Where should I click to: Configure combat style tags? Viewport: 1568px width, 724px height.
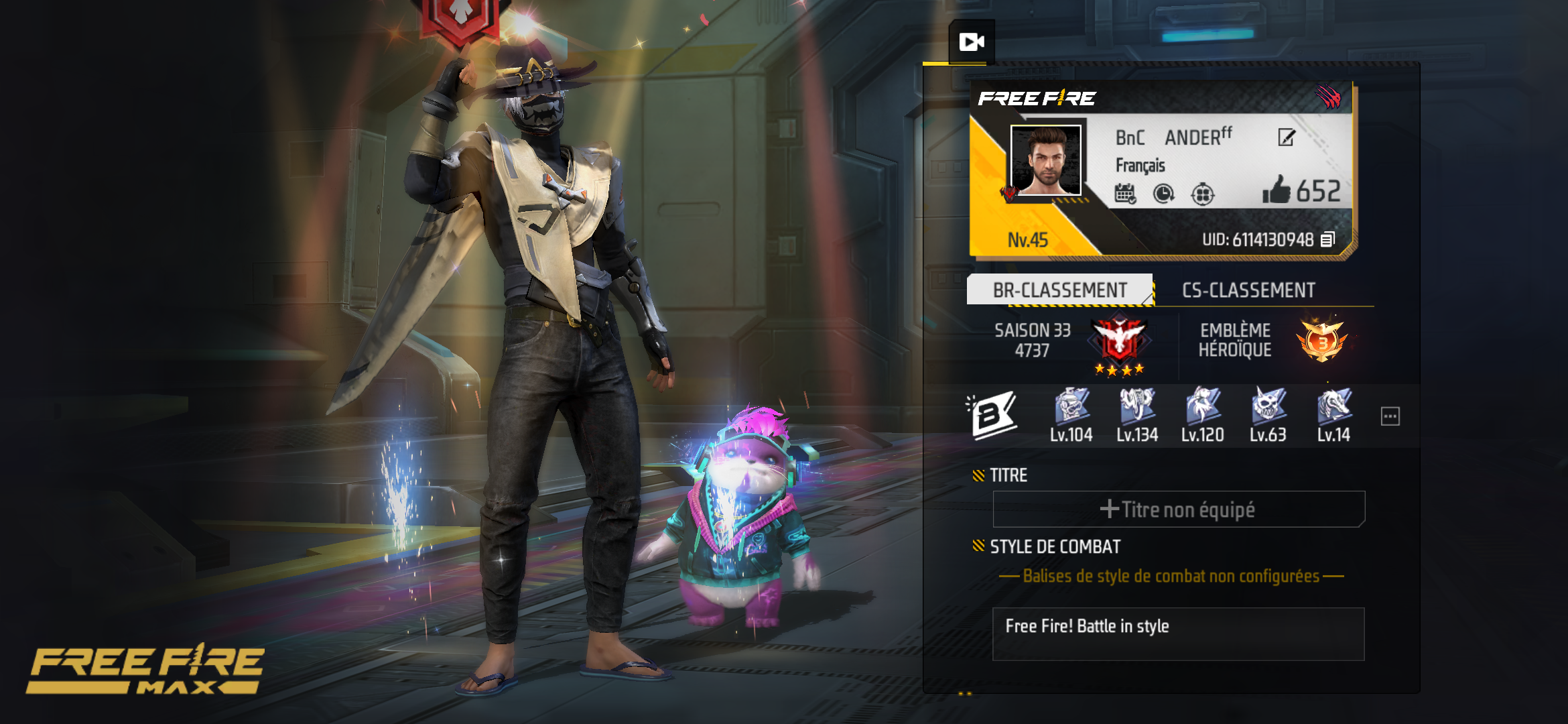coord(1171,577)
